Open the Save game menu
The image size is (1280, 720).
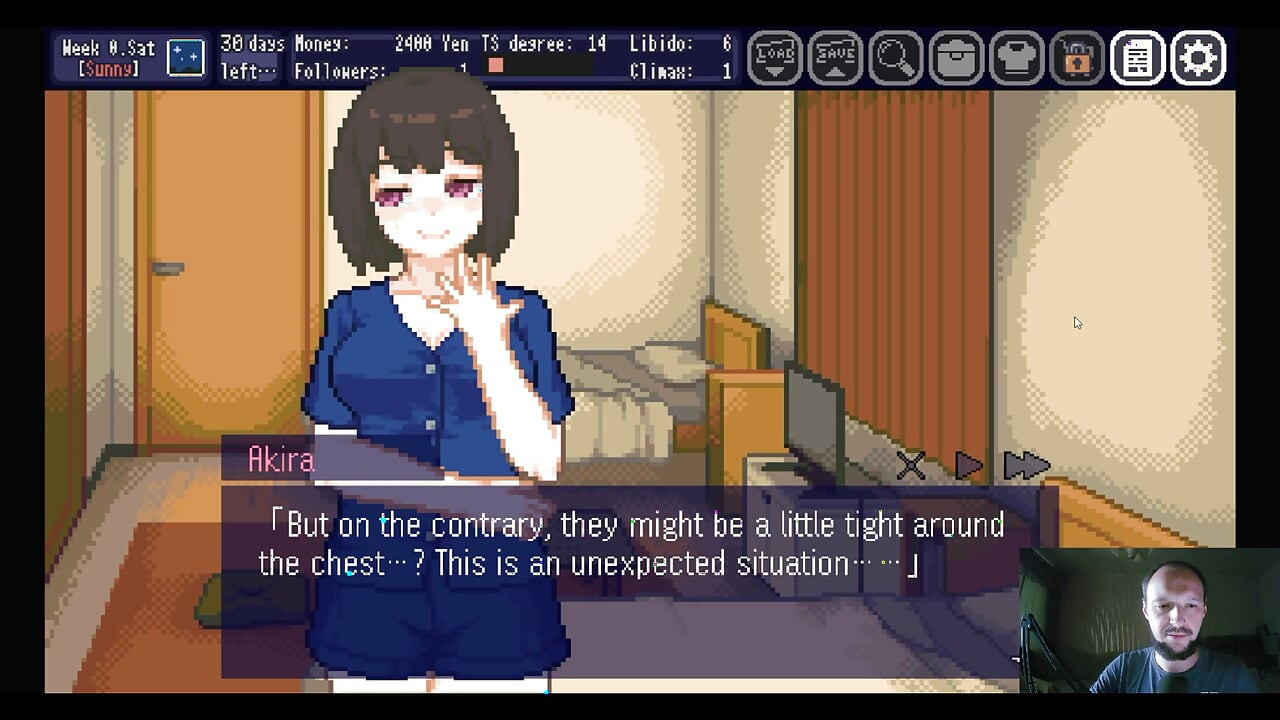[835, 58]
